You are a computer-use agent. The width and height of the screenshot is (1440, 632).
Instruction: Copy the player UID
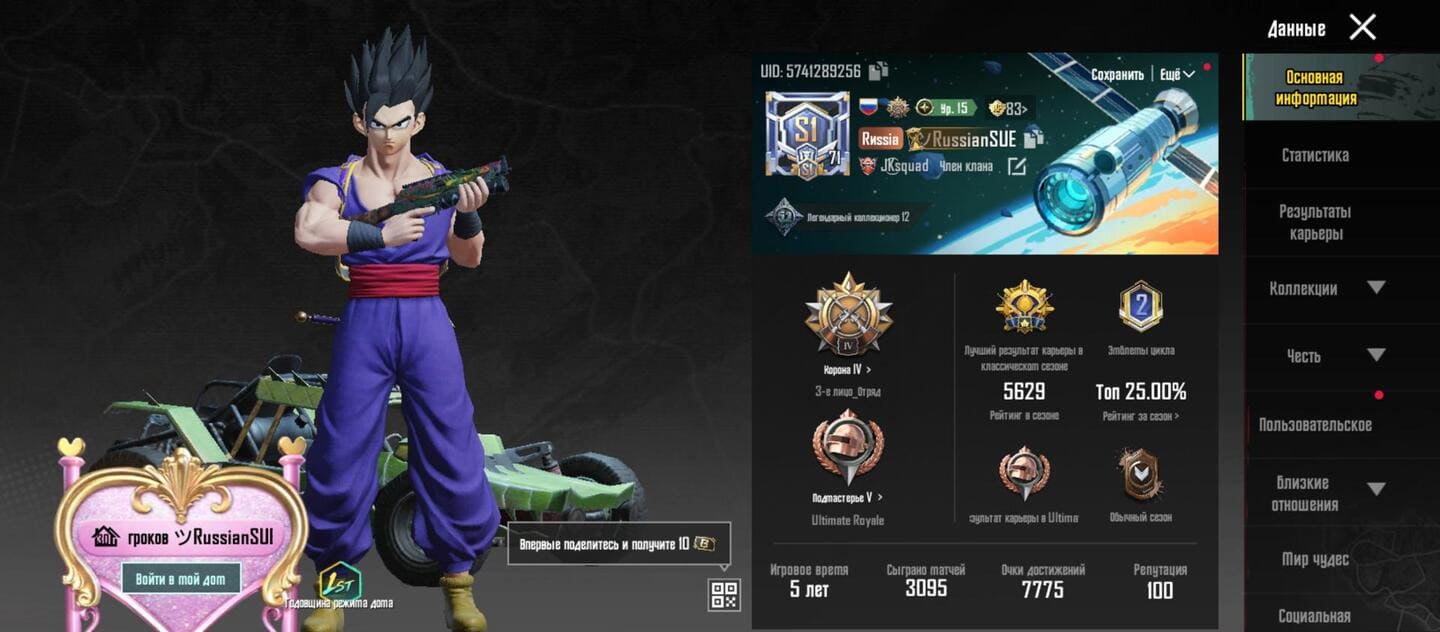point(879,71)
